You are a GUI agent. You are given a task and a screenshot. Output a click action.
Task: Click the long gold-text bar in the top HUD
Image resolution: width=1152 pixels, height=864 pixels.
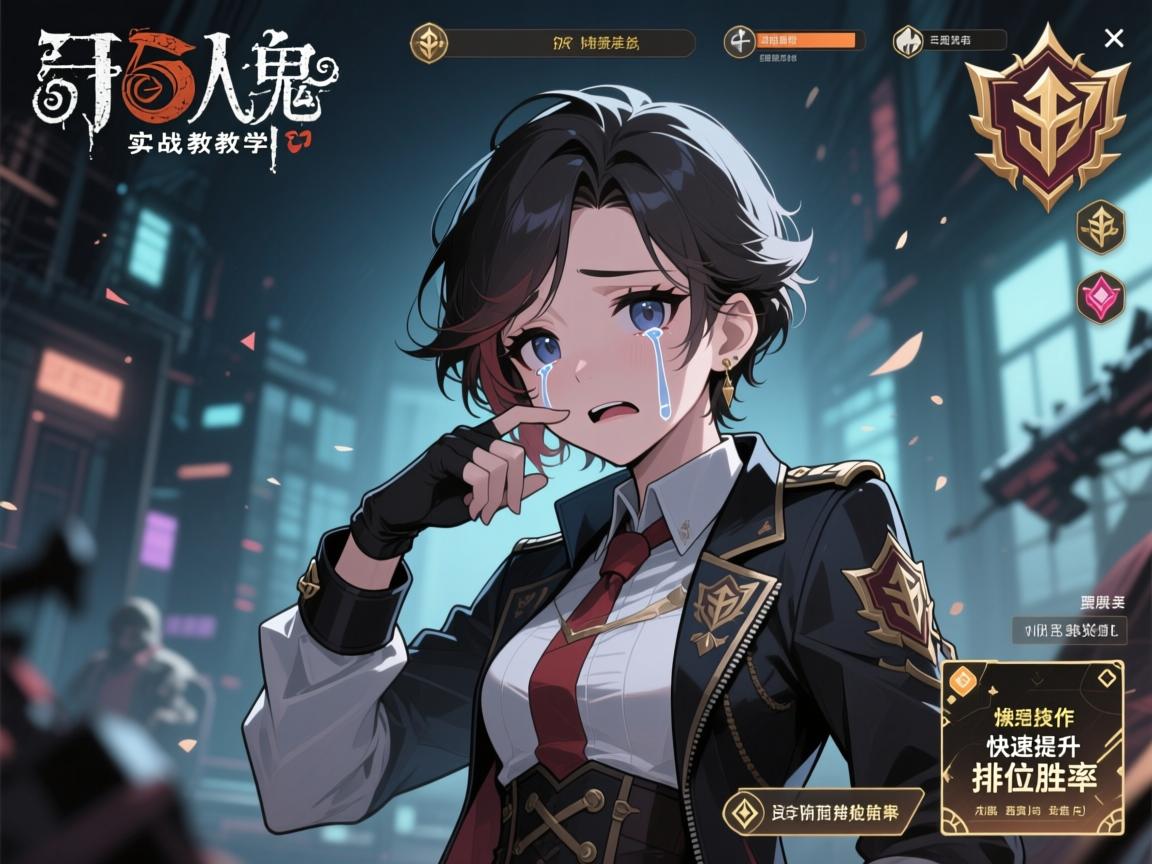point(553,43)
